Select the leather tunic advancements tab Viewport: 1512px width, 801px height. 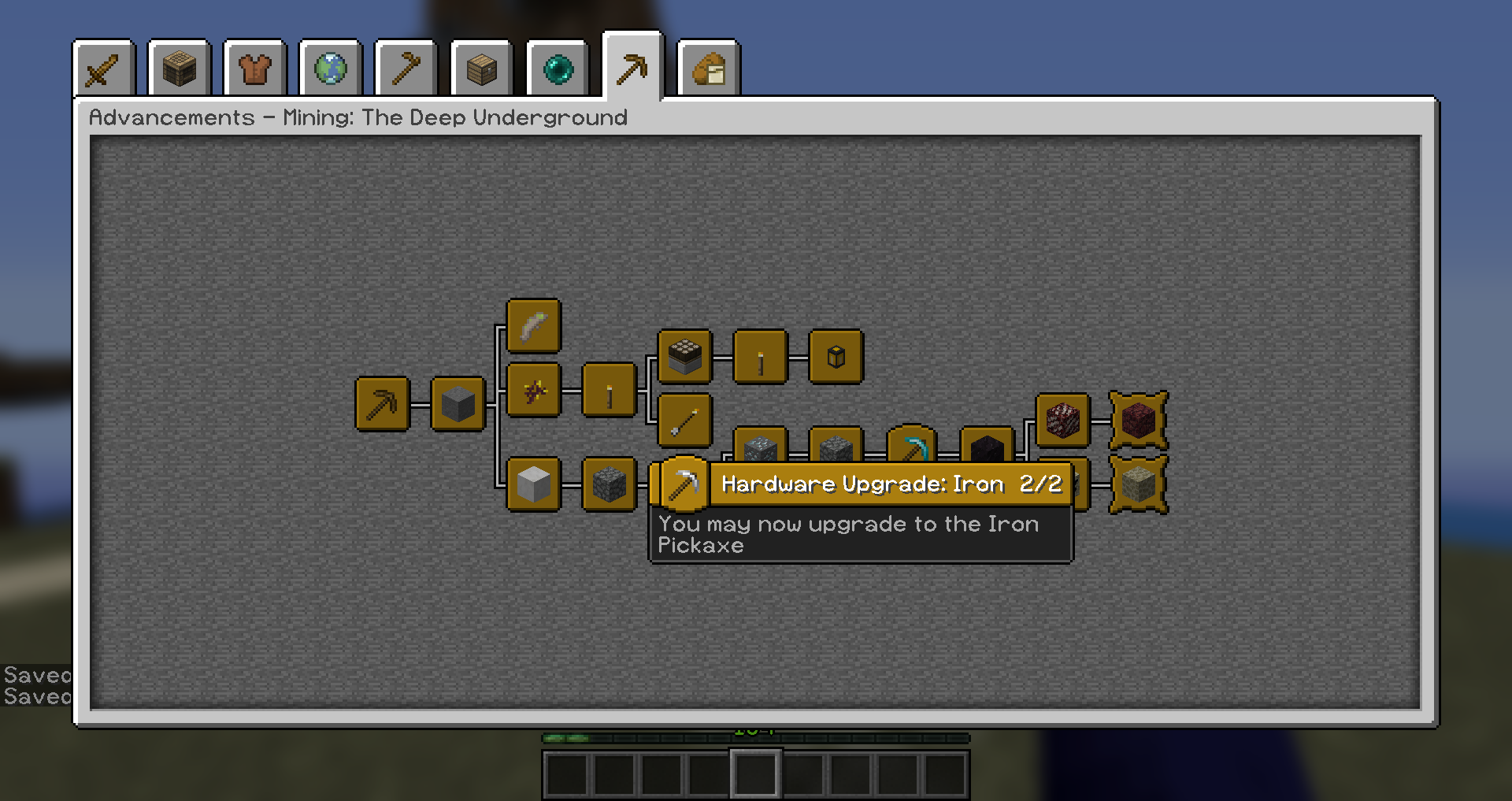pos(254,69)
